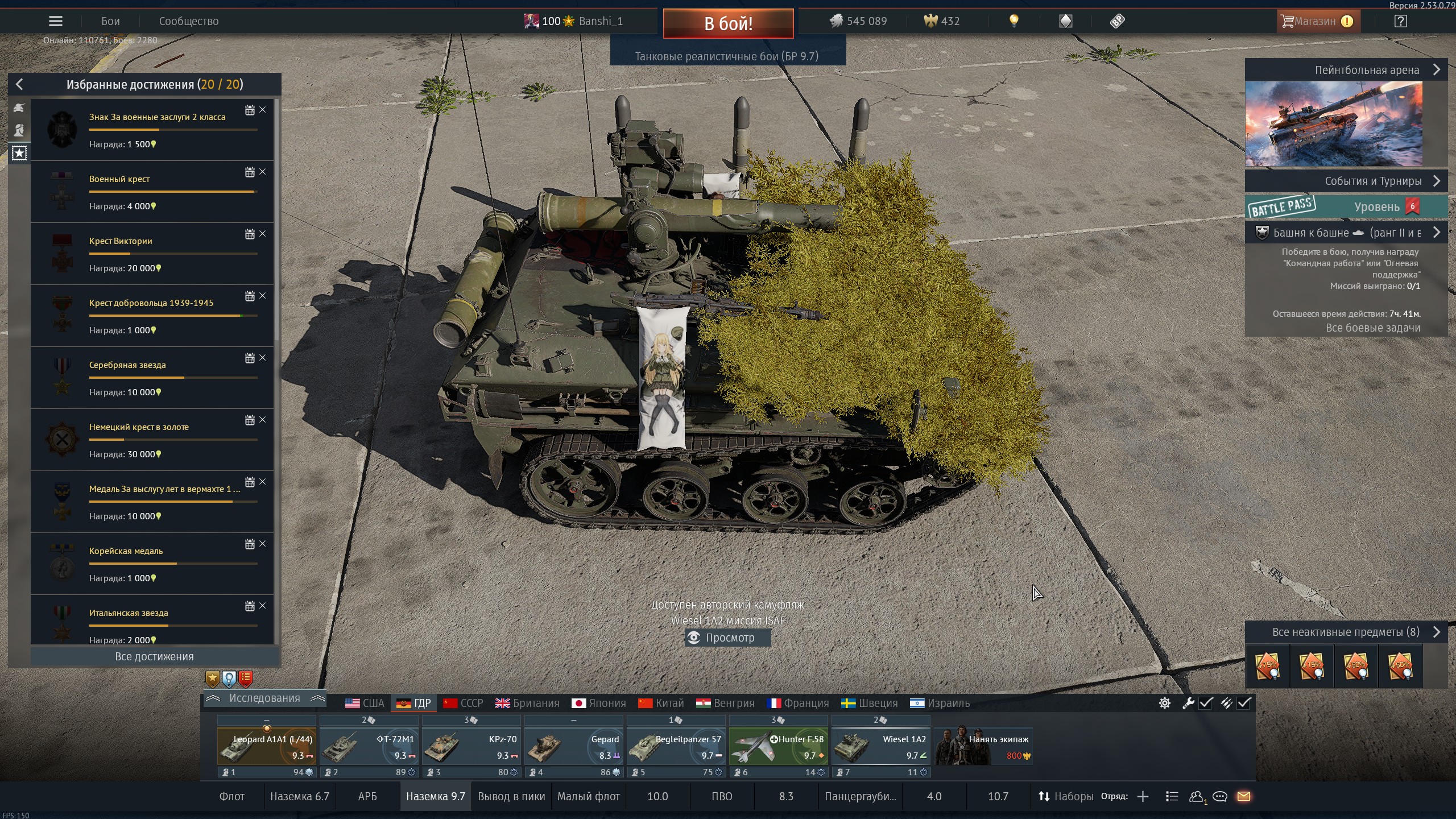Switch to the СССР nation tab
1456x819 pixels.
[x=464, y=704]
